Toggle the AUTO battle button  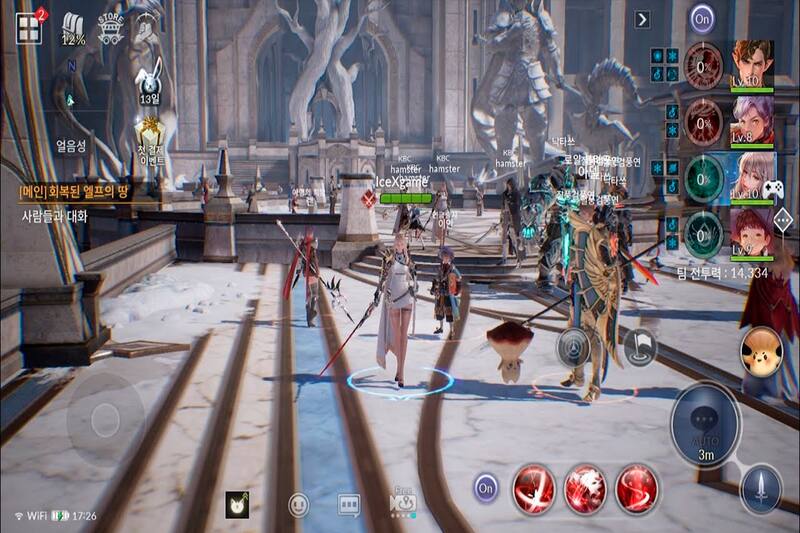706,425
